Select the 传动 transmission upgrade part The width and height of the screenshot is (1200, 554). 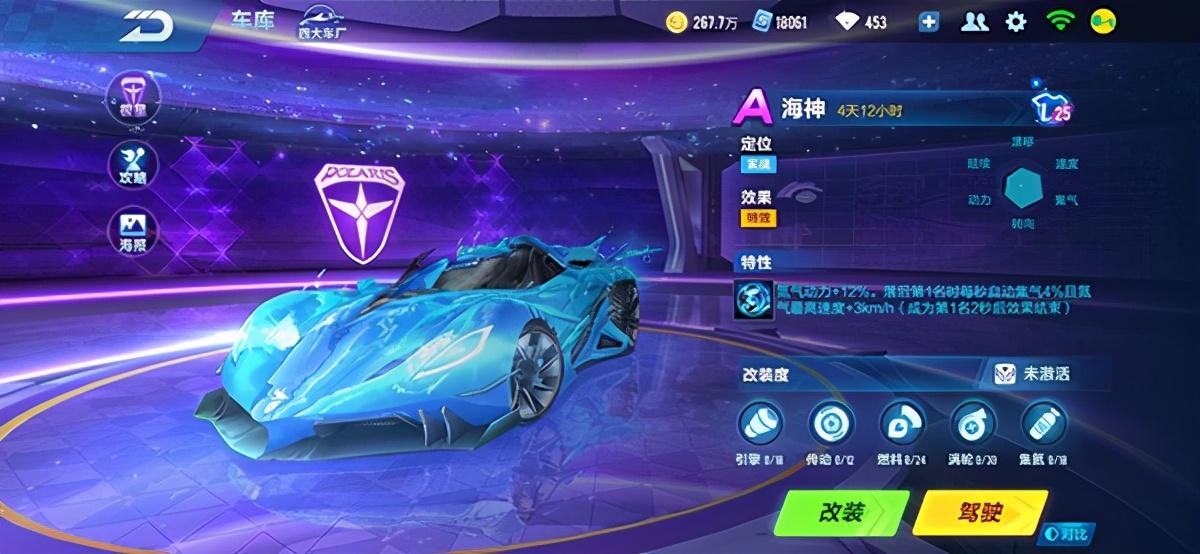click(x=826, y=423)
